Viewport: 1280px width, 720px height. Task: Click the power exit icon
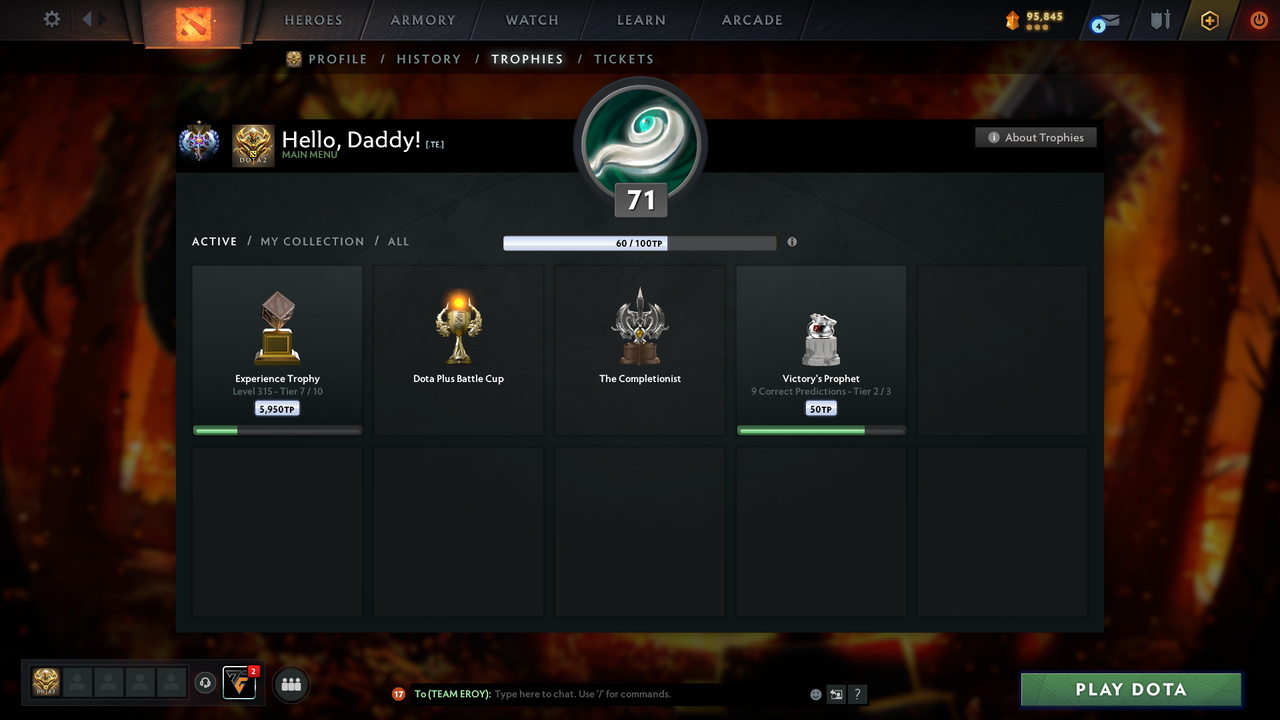1258,19
